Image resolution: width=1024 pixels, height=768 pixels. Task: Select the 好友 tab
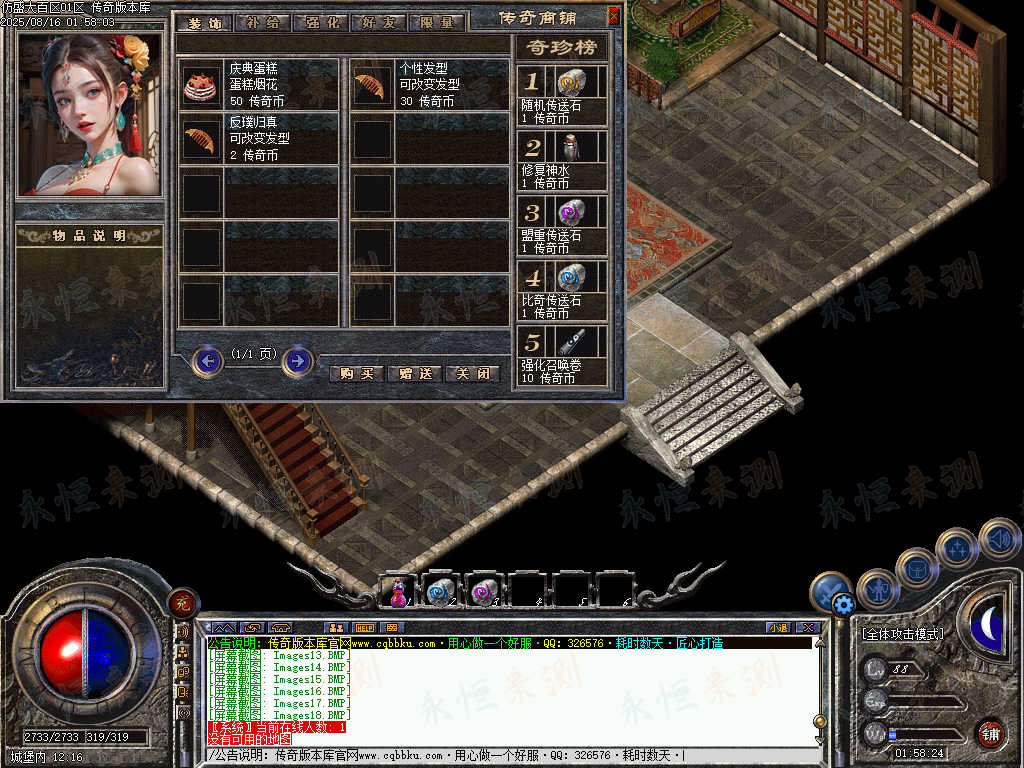378,22
